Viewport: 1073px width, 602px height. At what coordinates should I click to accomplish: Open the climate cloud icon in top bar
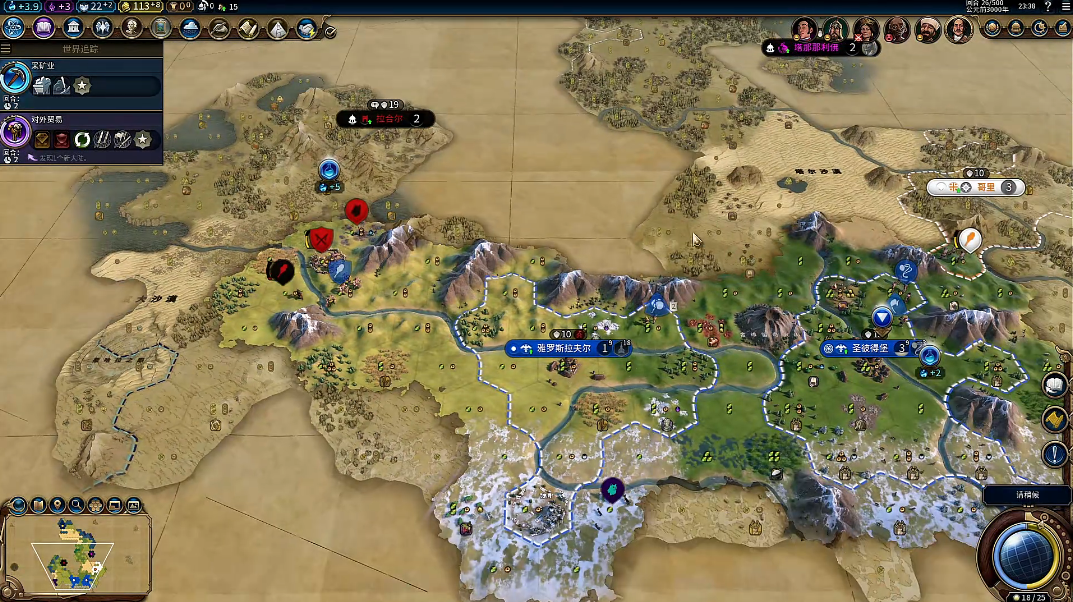pos(190,28)
